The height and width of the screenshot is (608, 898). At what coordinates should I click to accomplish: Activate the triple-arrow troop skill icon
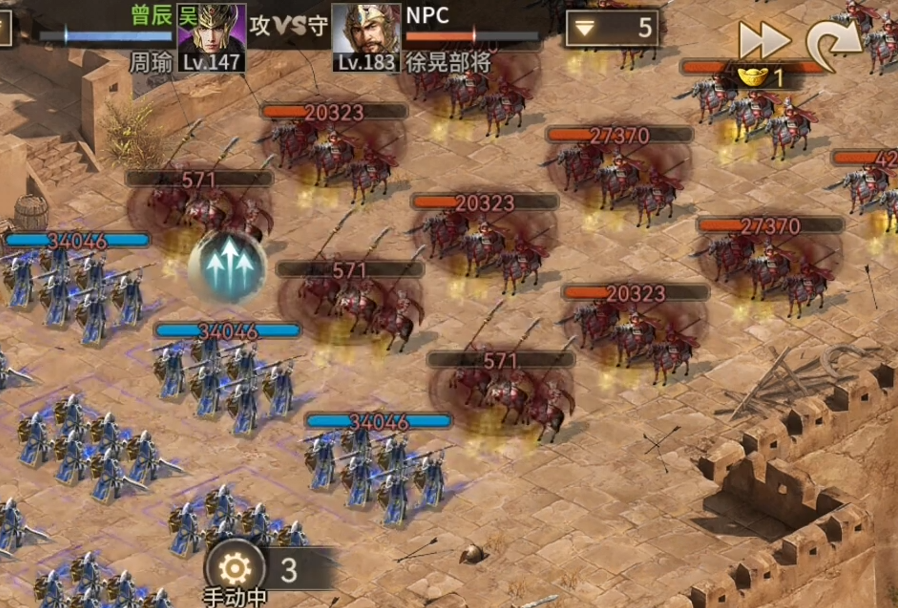pyautogui.click(x=228, y=268)
